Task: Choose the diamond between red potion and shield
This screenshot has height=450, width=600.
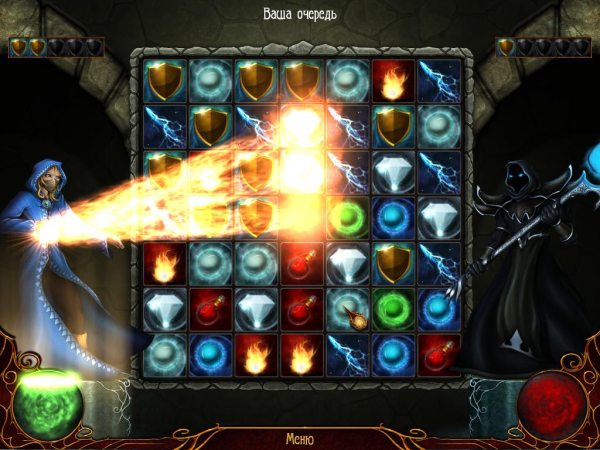Action: 347,263
